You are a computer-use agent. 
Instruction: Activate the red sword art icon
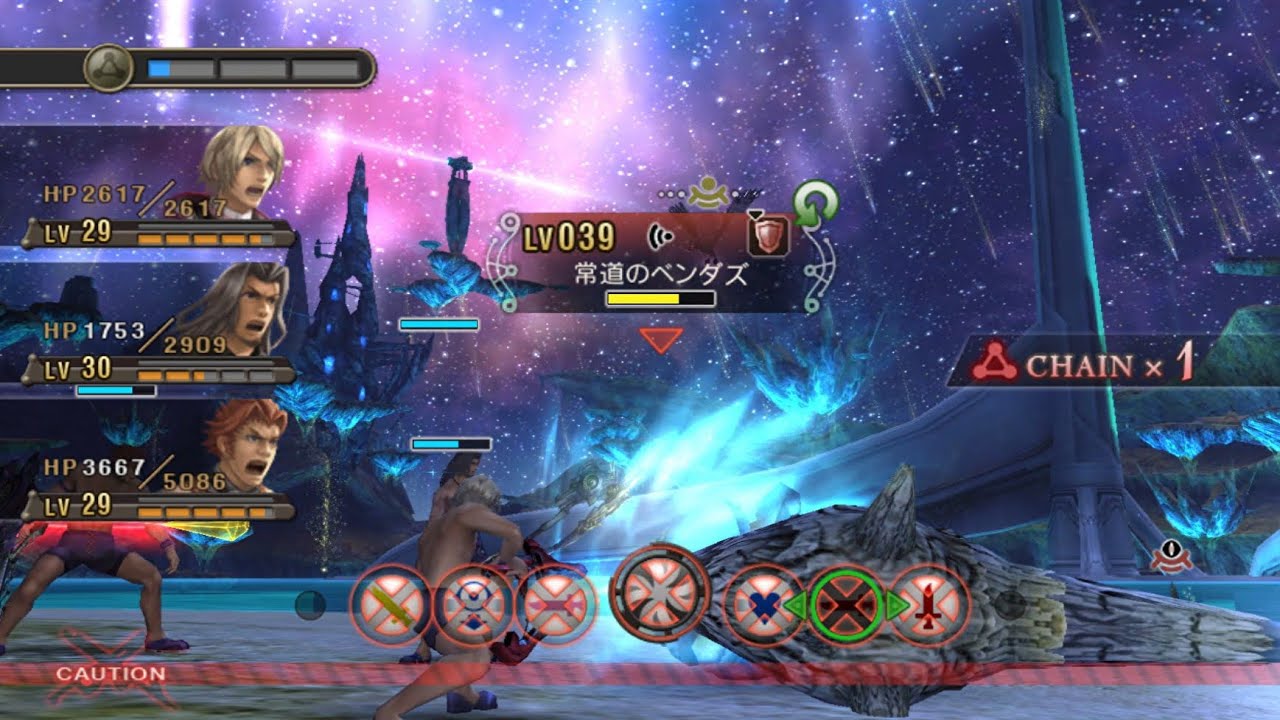tap(929, 606)
